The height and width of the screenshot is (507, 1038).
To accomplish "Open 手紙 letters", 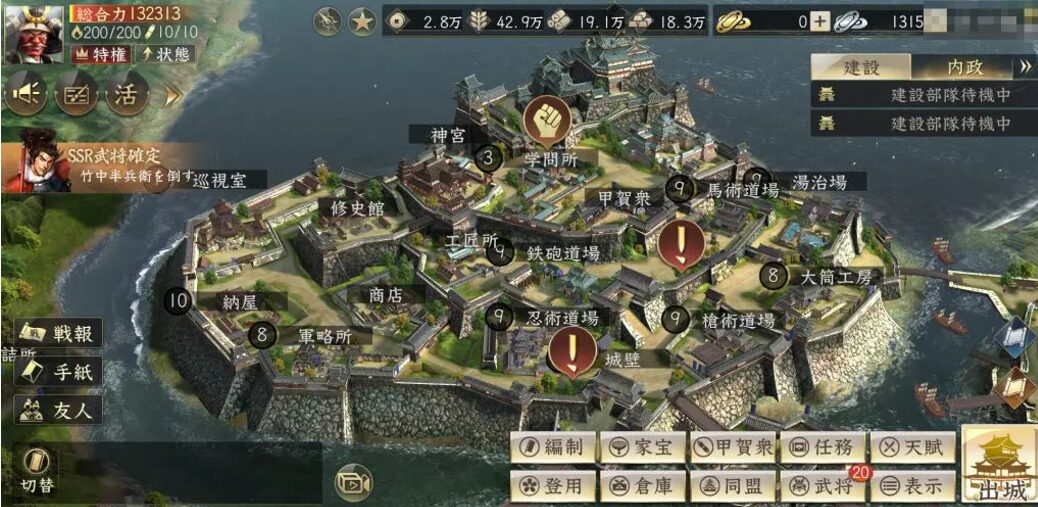I will click(60, 371).
